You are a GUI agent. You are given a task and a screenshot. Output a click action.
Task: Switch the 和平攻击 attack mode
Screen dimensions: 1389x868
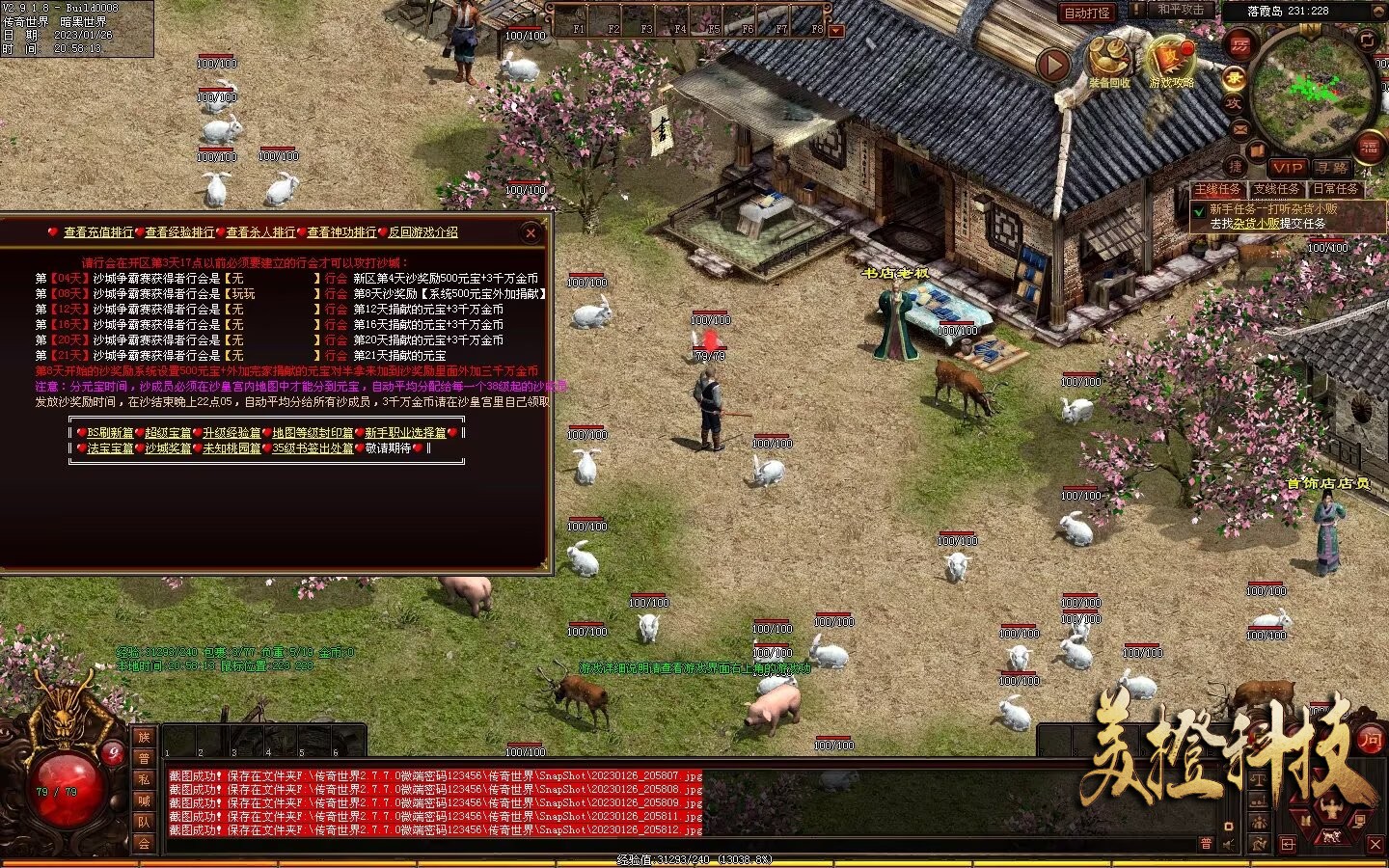coord(1181,10)
